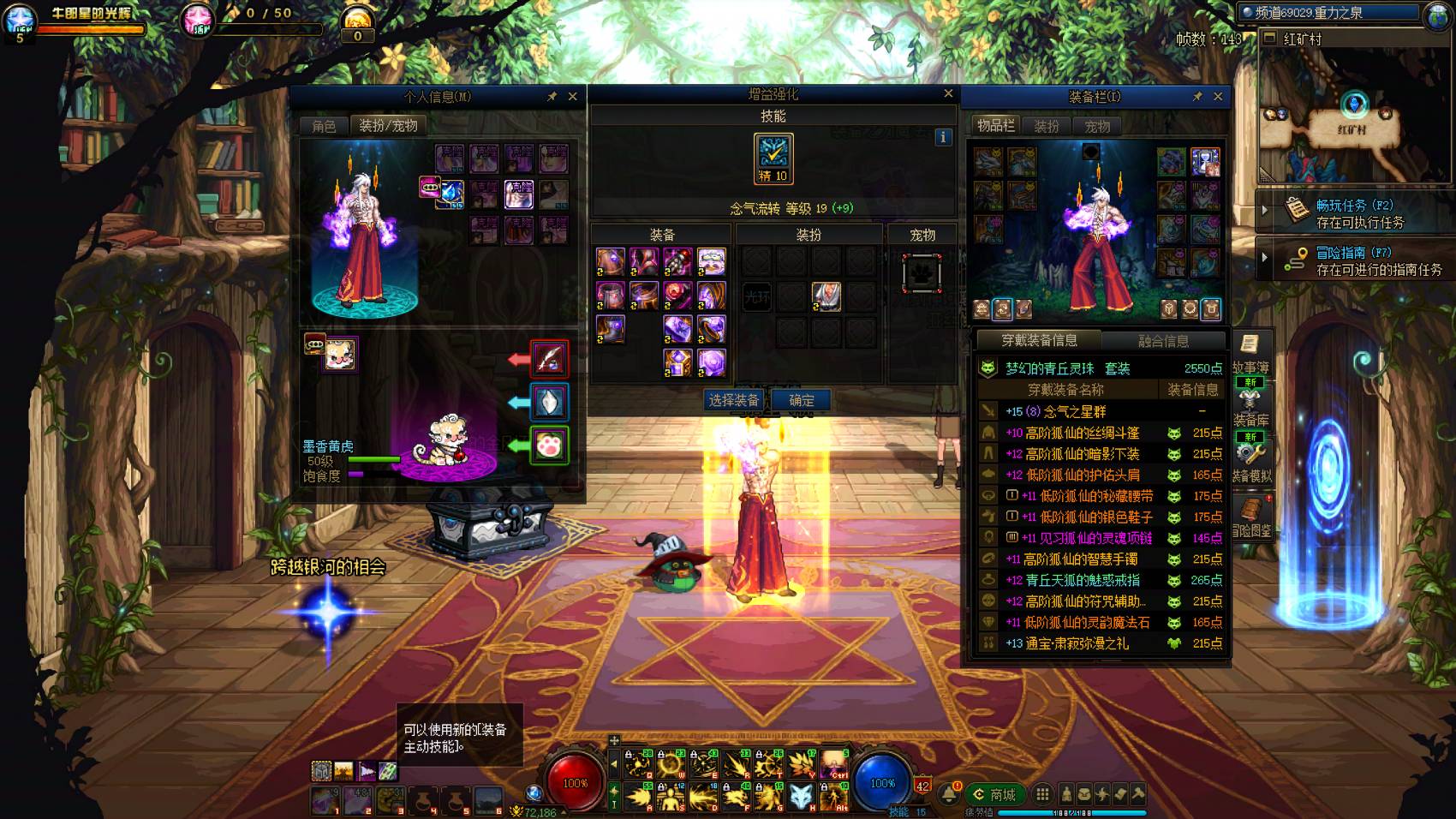Select the 物品栏 tab

(996, 126)
